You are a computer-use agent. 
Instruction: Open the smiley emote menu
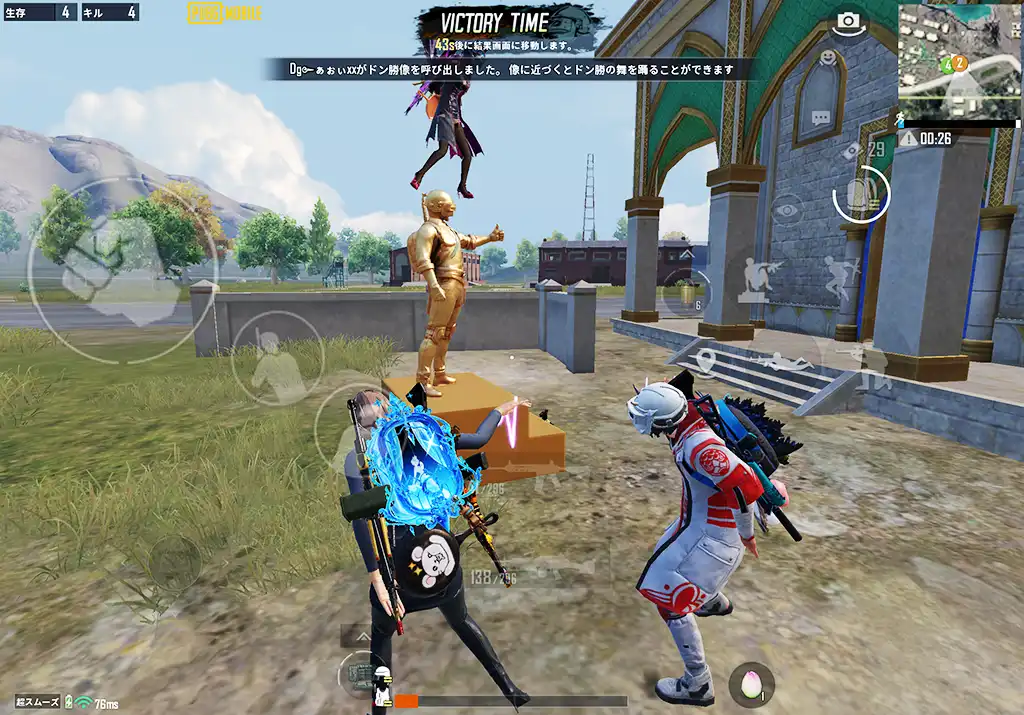(x=827, y=58)
